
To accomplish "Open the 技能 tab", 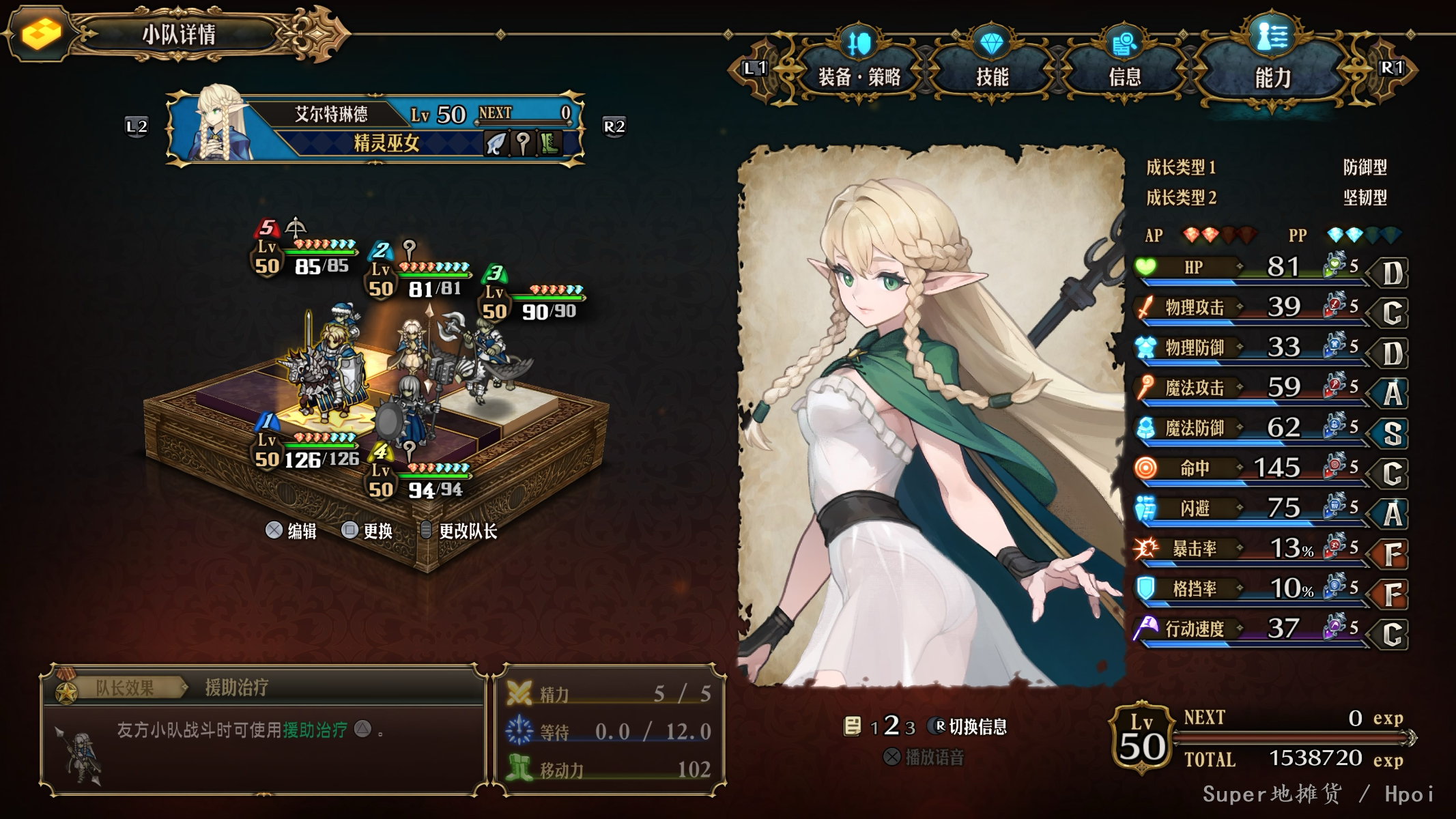I will (992, 76).
